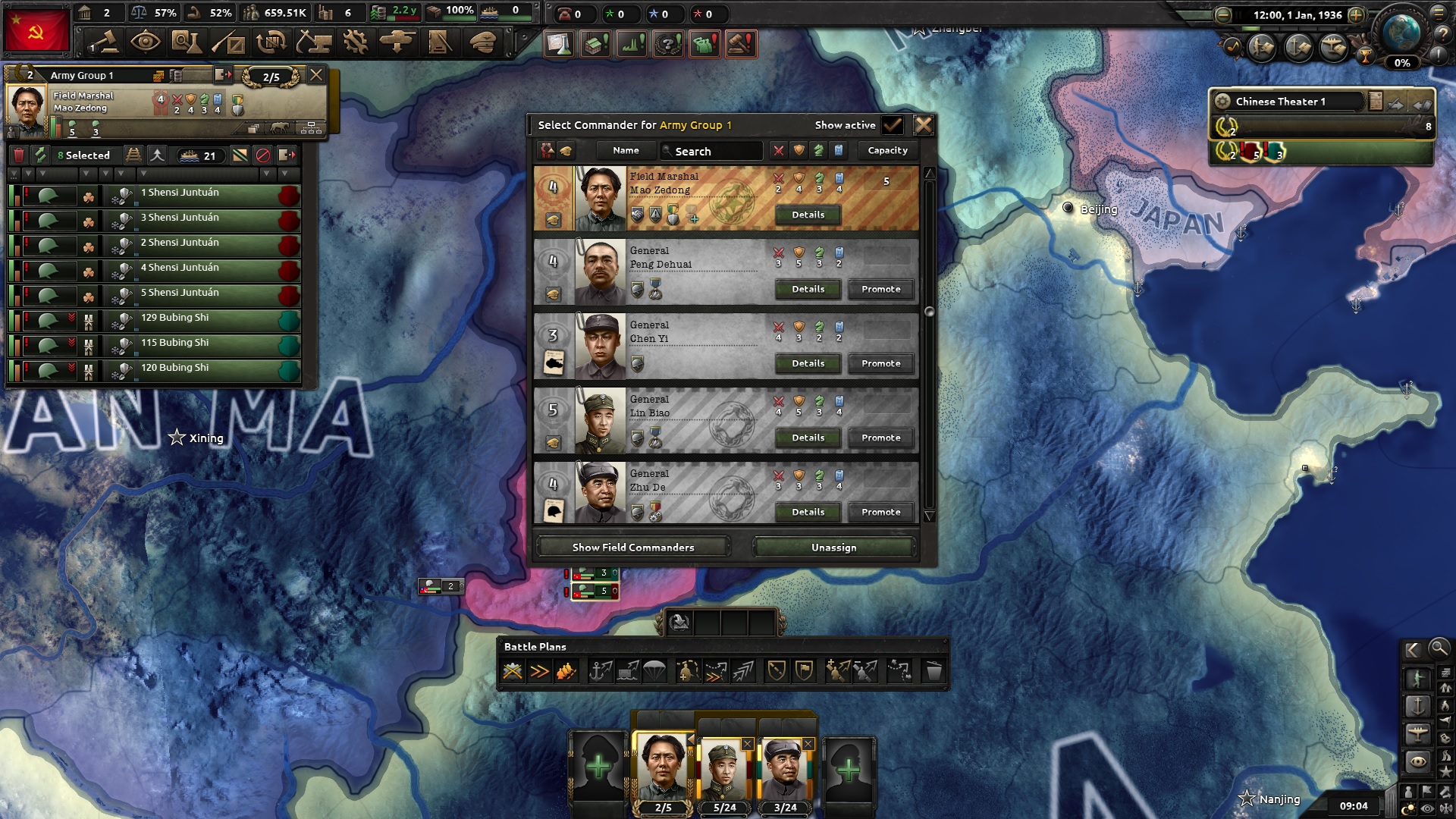Open the intelligence agency eye icon

coord(146,43)
